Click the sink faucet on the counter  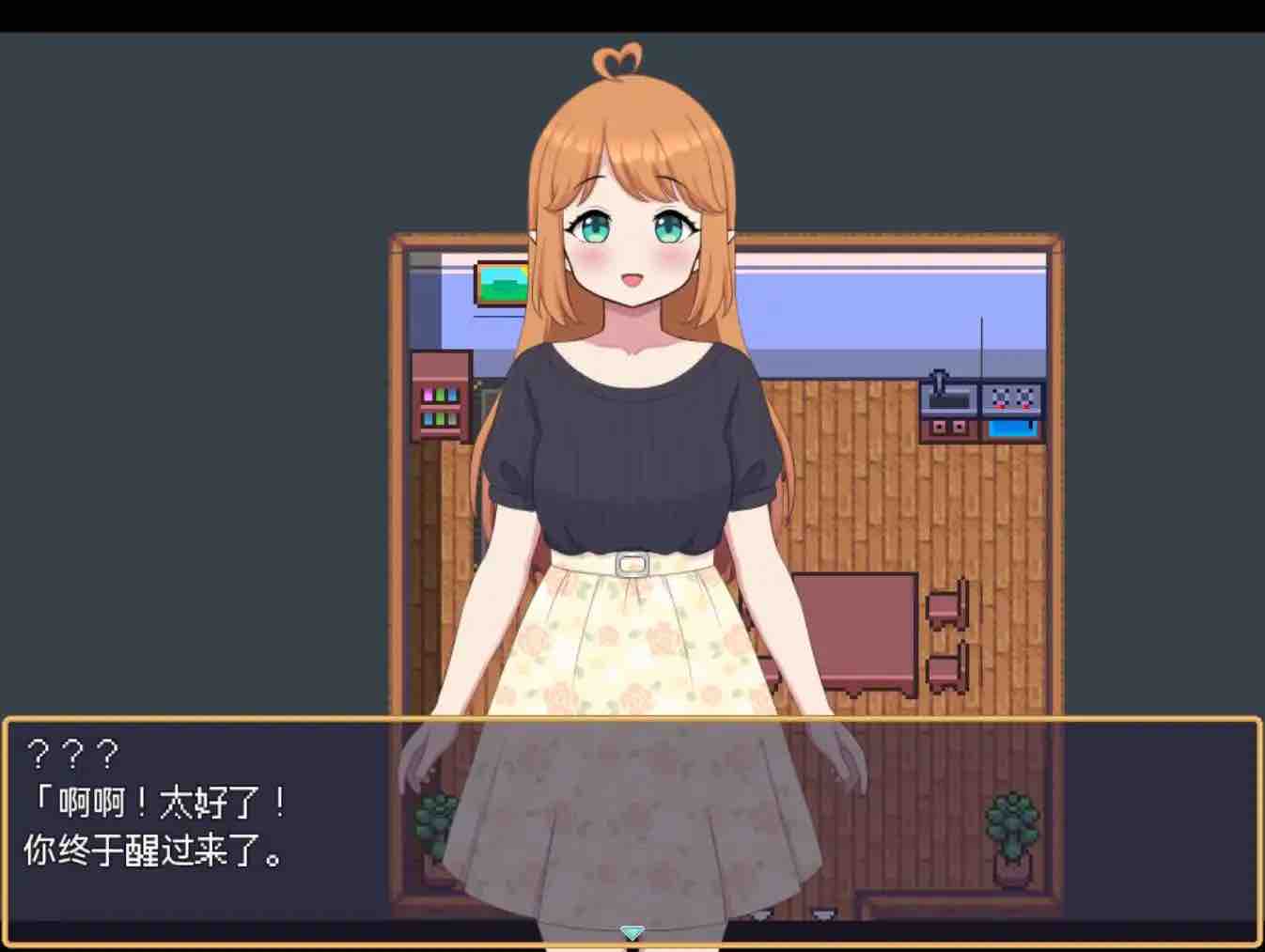click(939, 379)
